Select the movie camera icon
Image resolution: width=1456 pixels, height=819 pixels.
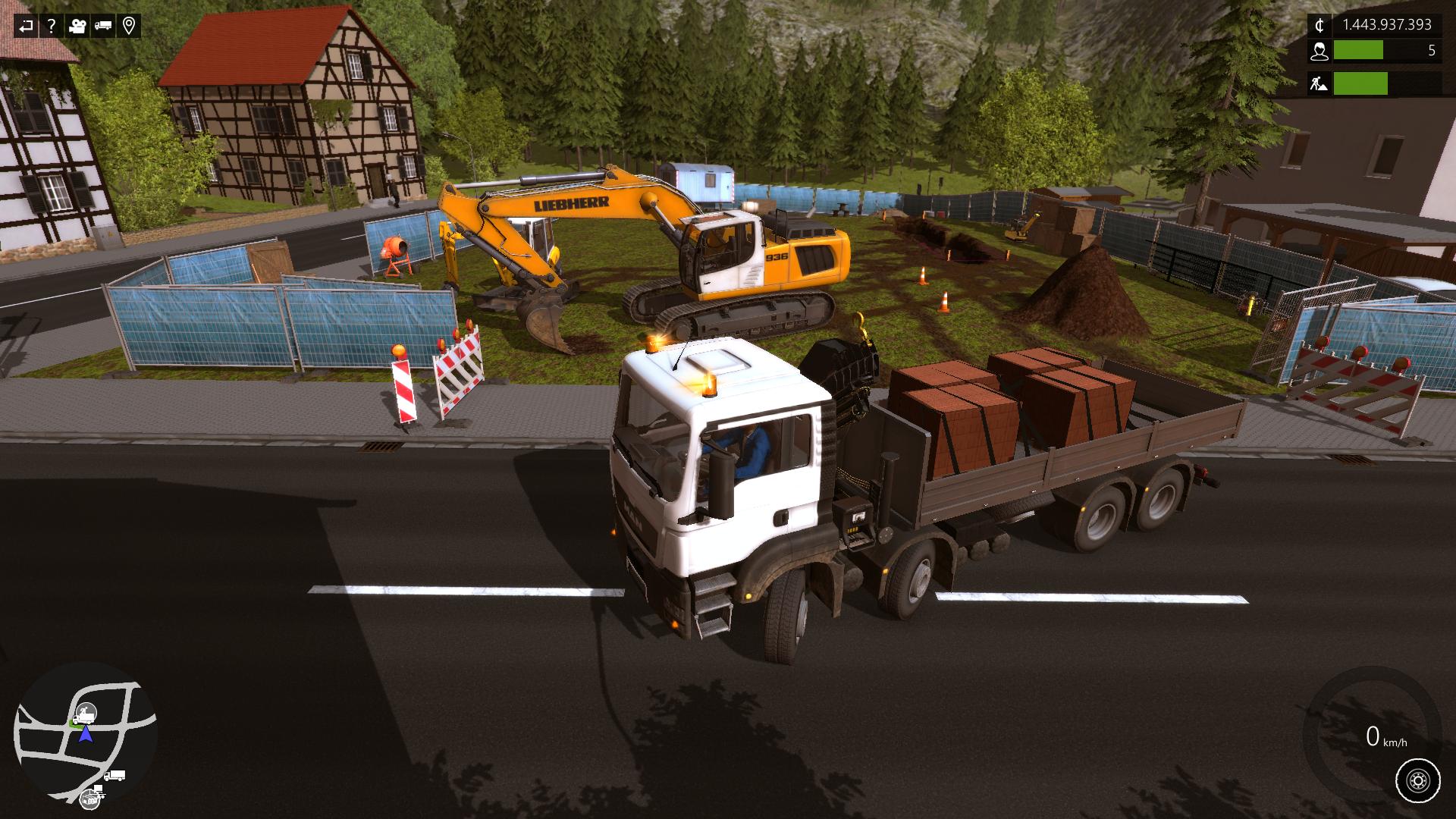click(x=77, y=27)
